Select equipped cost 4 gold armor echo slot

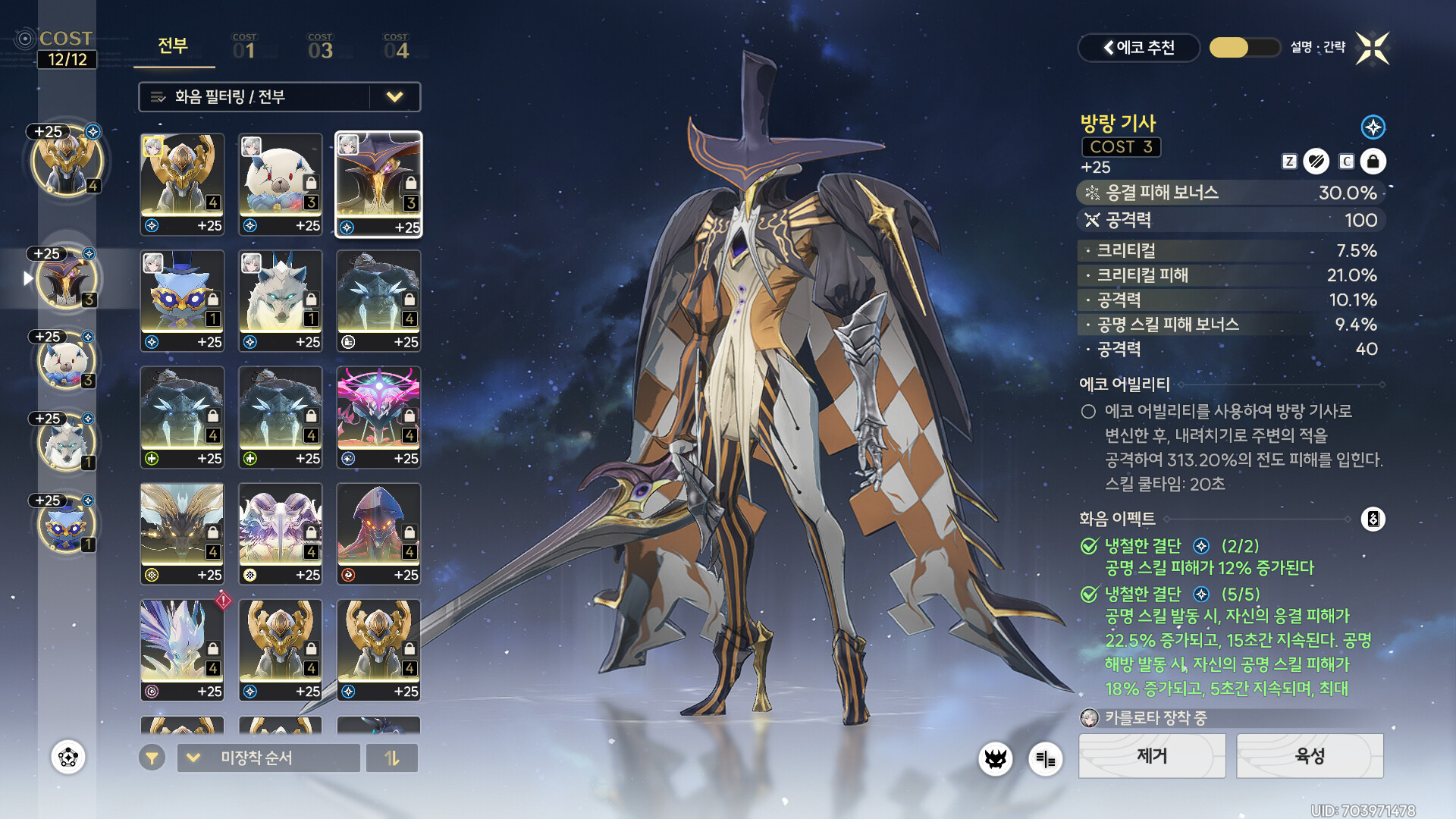67,162
